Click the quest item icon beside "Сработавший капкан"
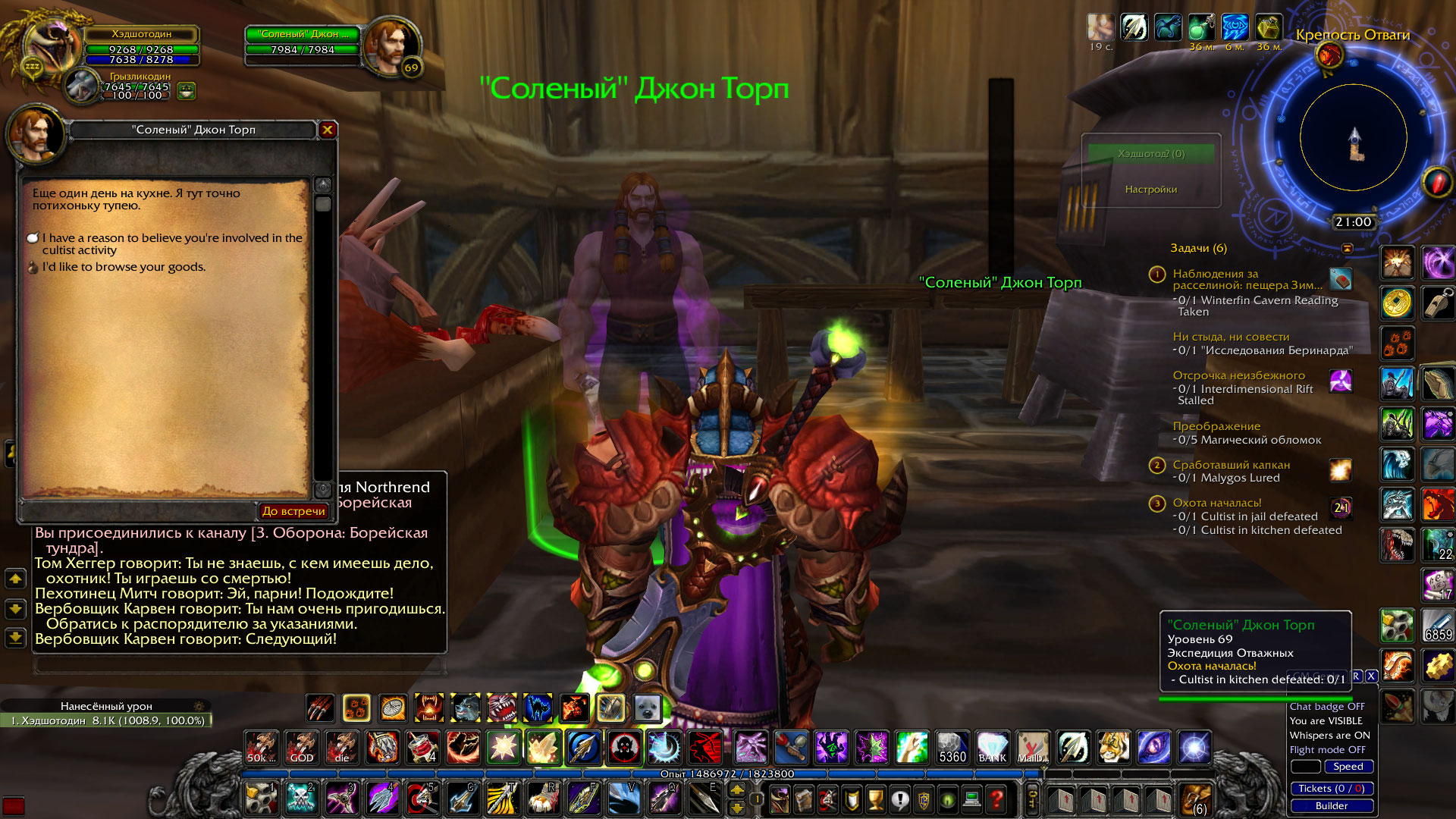The width and height of the screenshot is (1456, 819). [x=1341, y=470]
